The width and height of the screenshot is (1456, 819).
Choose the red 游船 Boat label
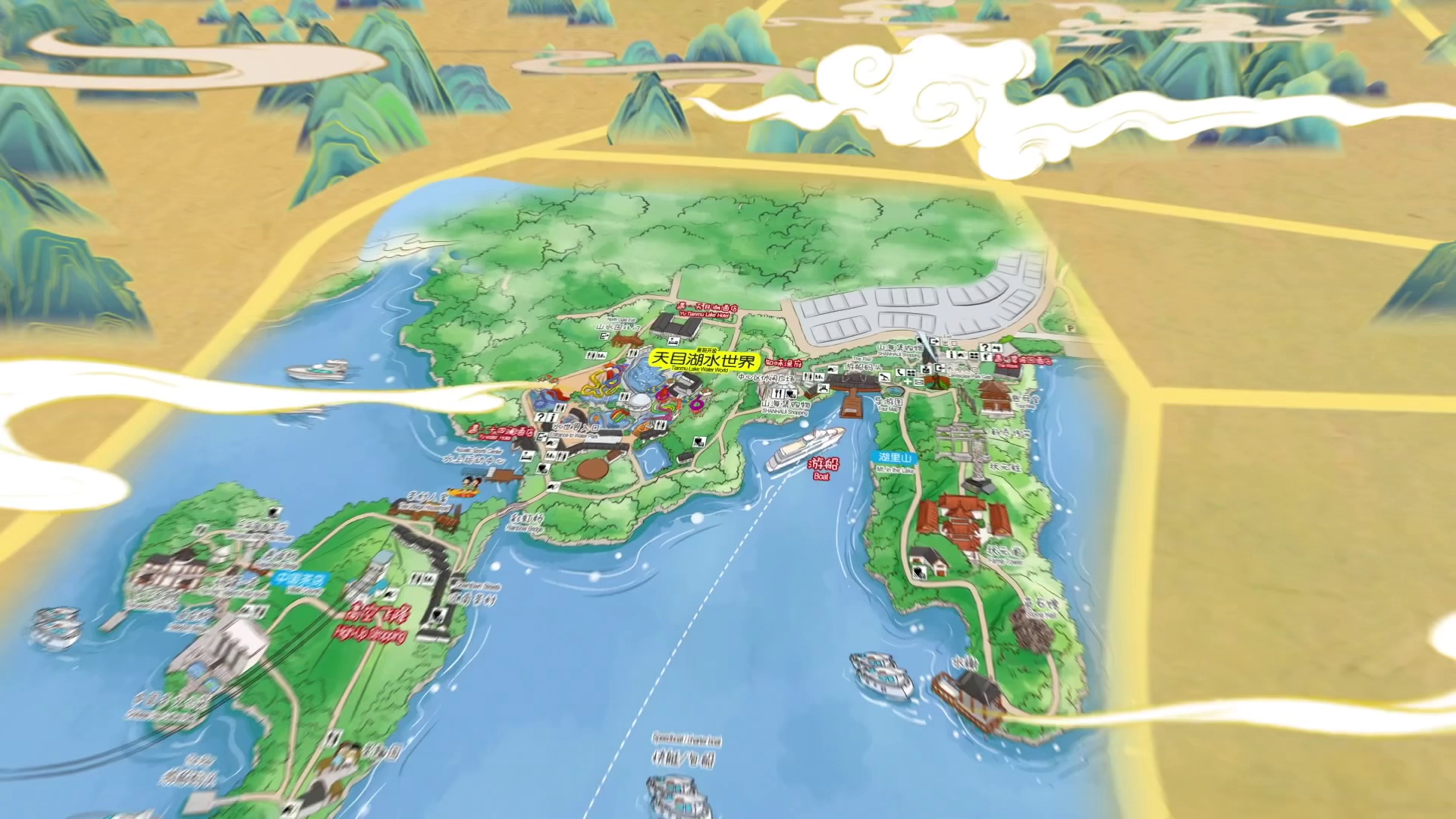click(823, 466)
